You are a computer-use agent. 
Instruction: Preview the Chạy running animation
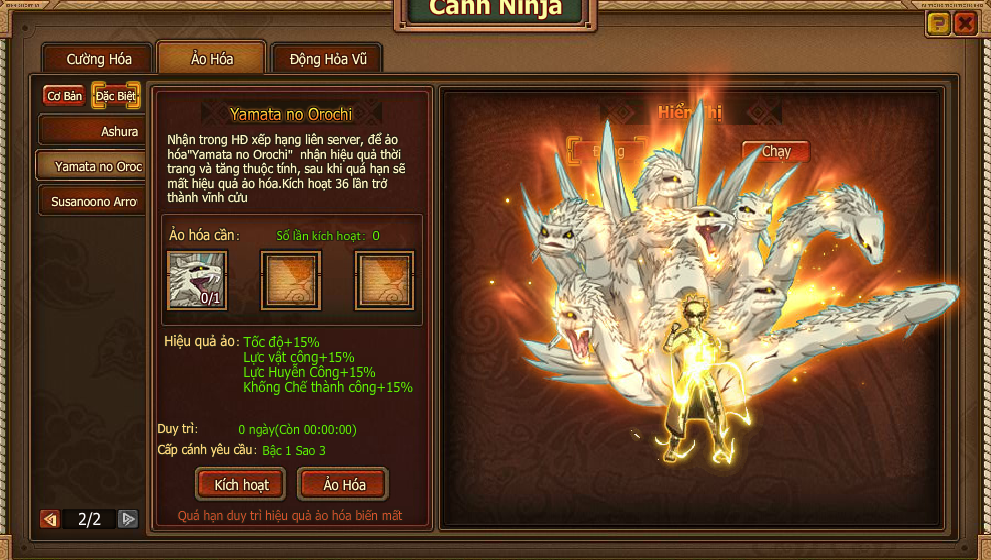click(x=776, y=151)
